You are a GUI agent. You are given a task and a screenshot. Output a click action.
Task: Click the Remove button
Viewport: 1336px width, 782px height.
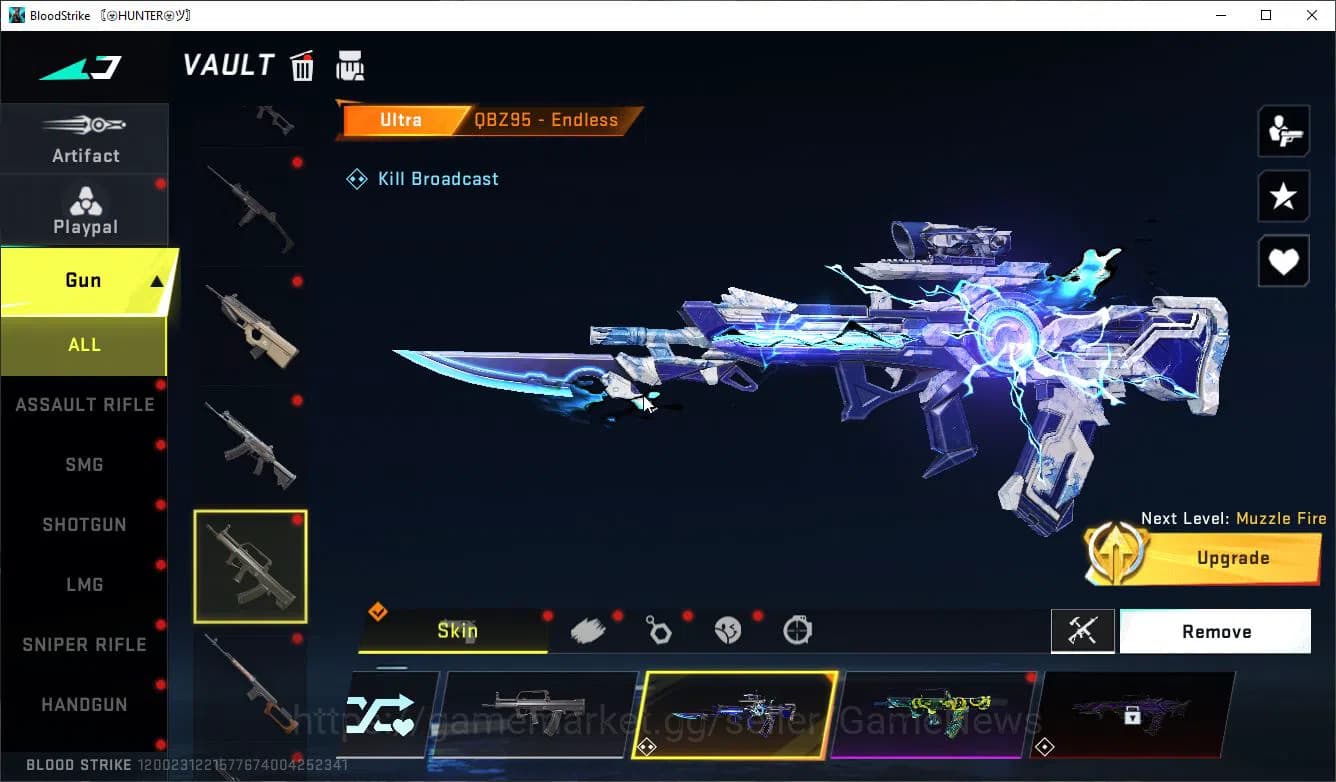tap(1216, 631)
